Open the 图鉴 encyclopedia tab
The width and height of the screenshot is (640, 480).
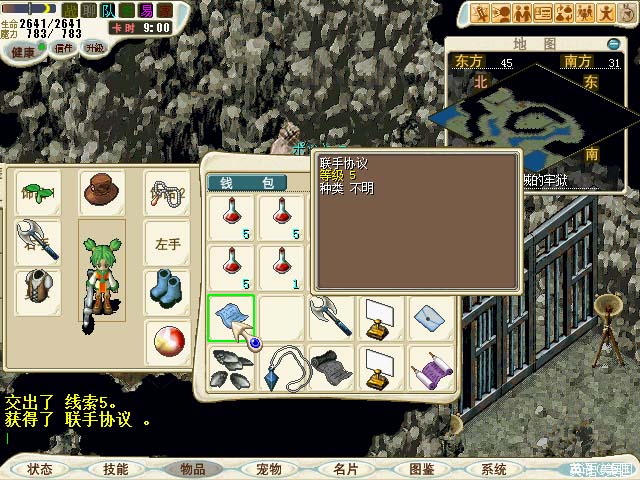(x=421, y=468)
